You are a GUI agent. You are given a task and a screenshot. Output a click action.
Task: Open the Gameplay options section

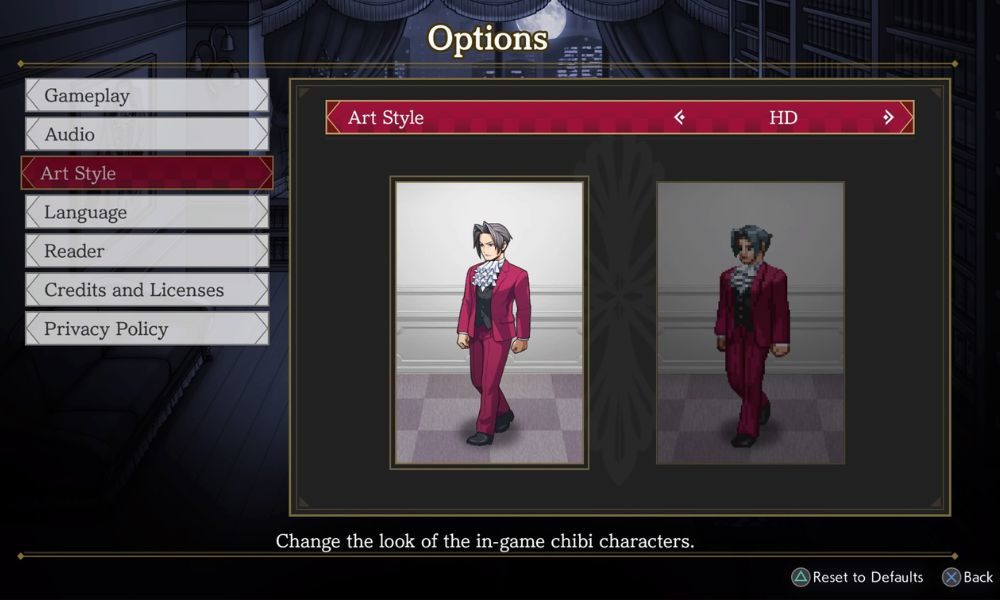click(146, 96)
